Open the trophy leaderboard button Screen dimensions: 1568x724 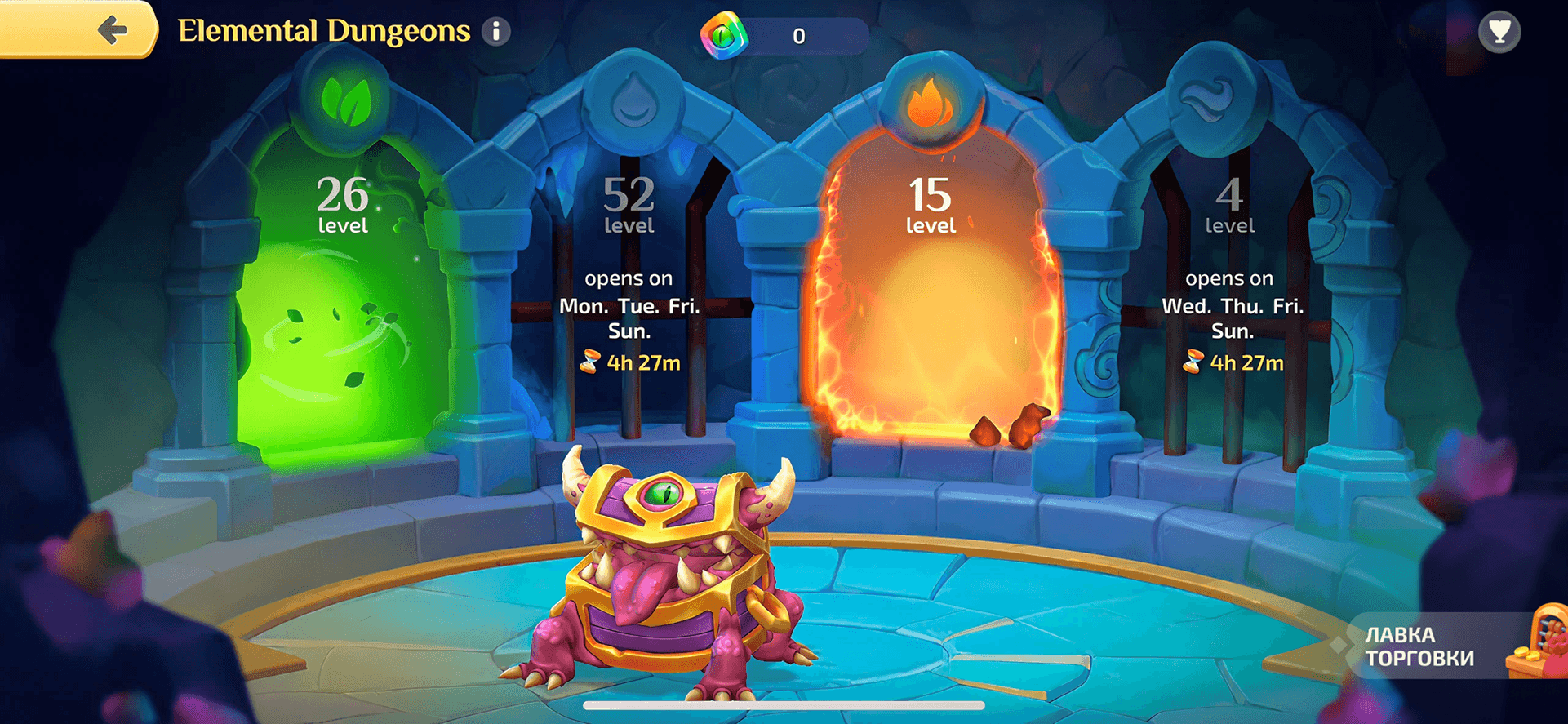1499,33
